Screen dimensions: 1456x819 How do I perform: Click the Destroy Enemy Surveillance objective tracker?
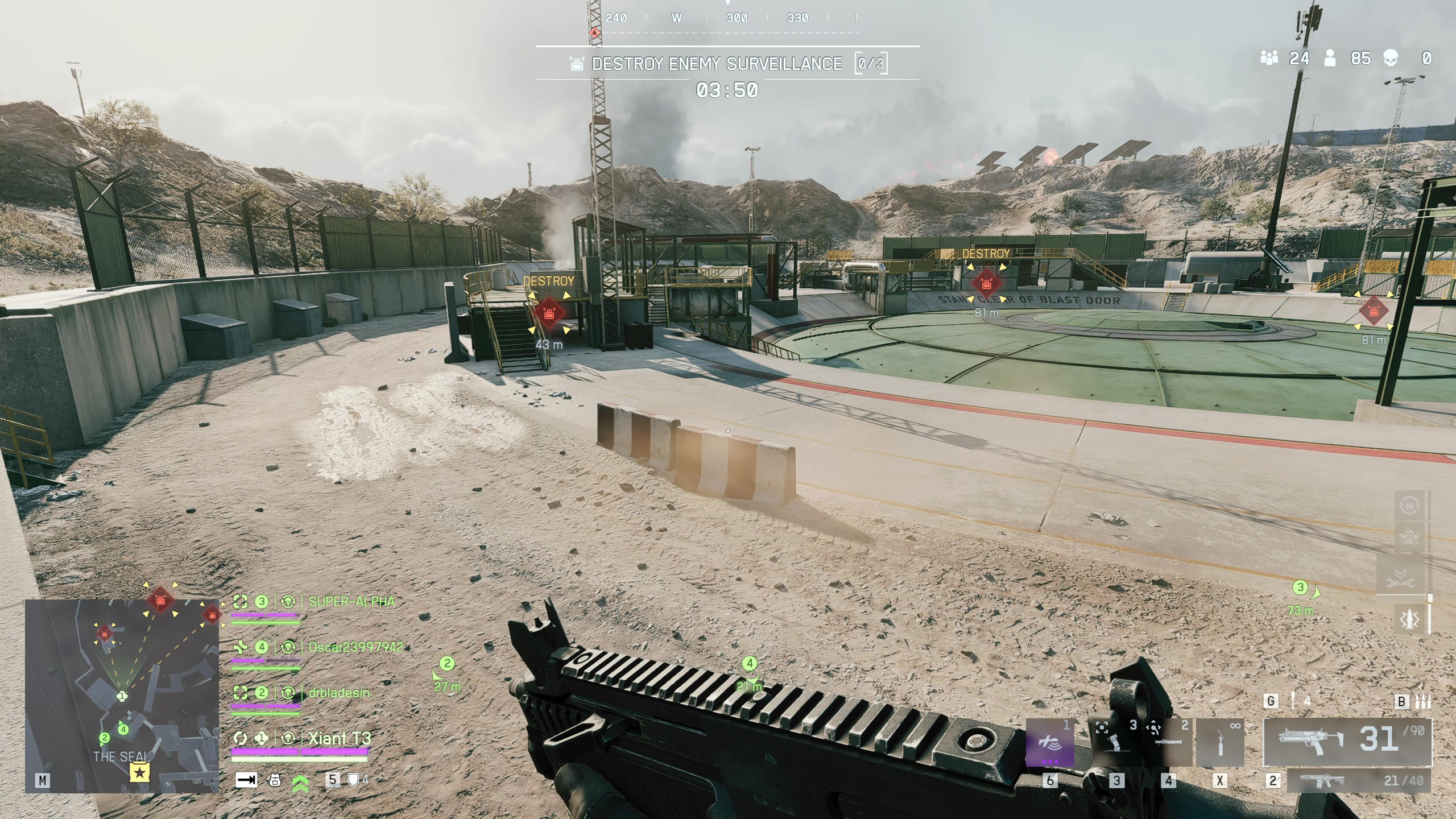727,63
